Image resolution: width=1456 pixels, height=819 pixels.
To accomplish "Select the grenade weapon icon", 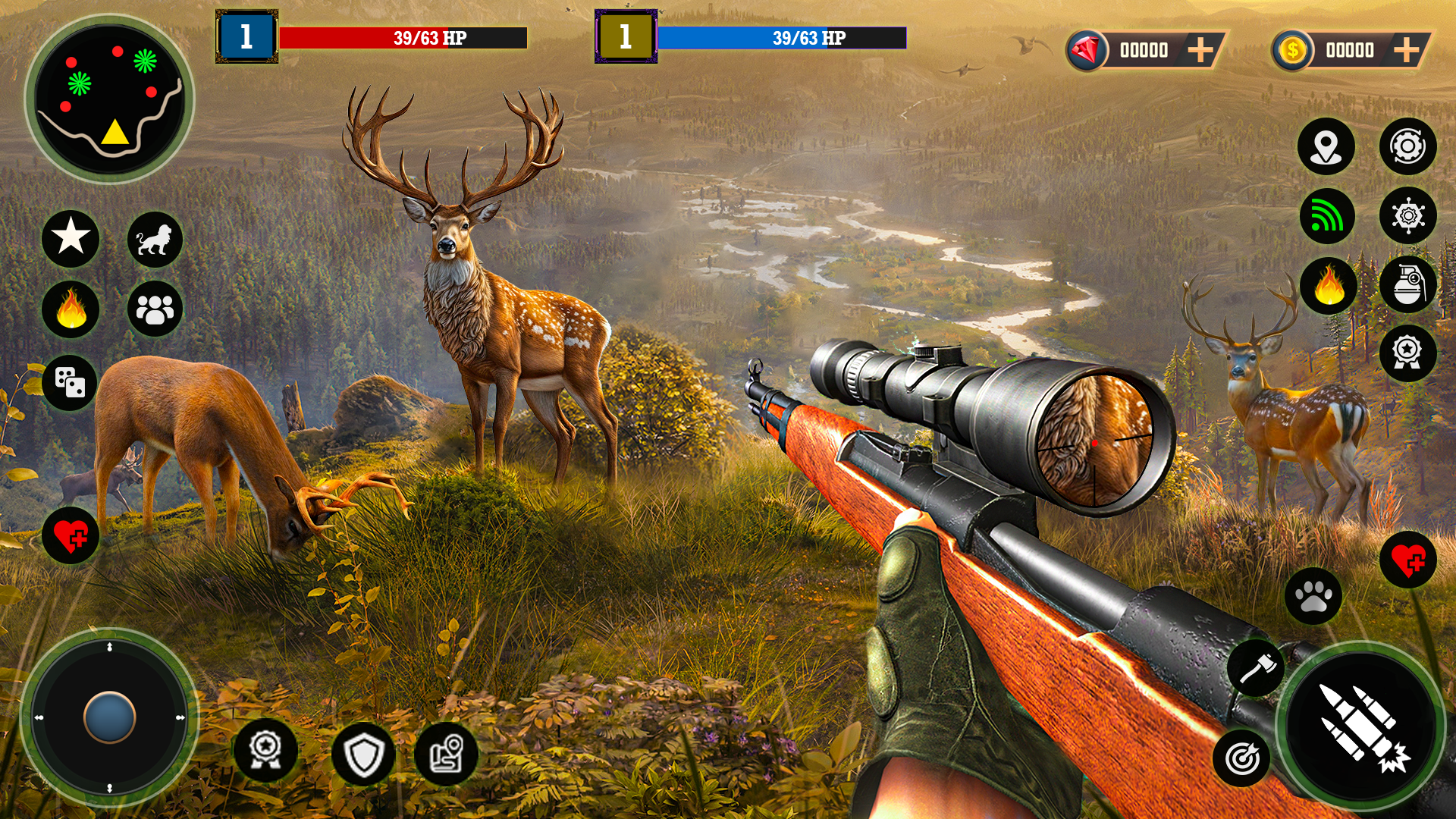I will [1407, 285].
